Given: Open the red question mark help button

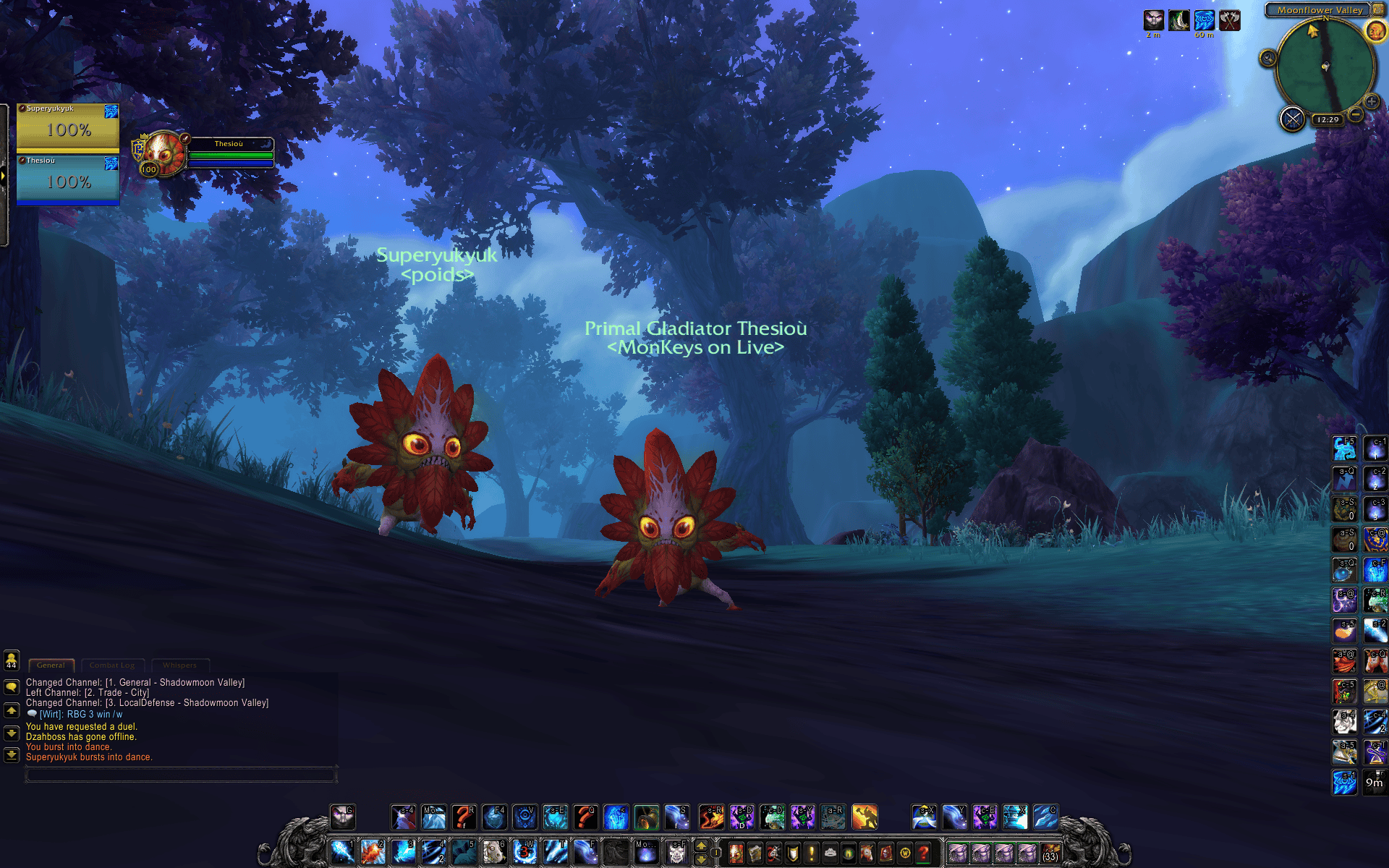Looking at the screenshot, I should (923, 854).
